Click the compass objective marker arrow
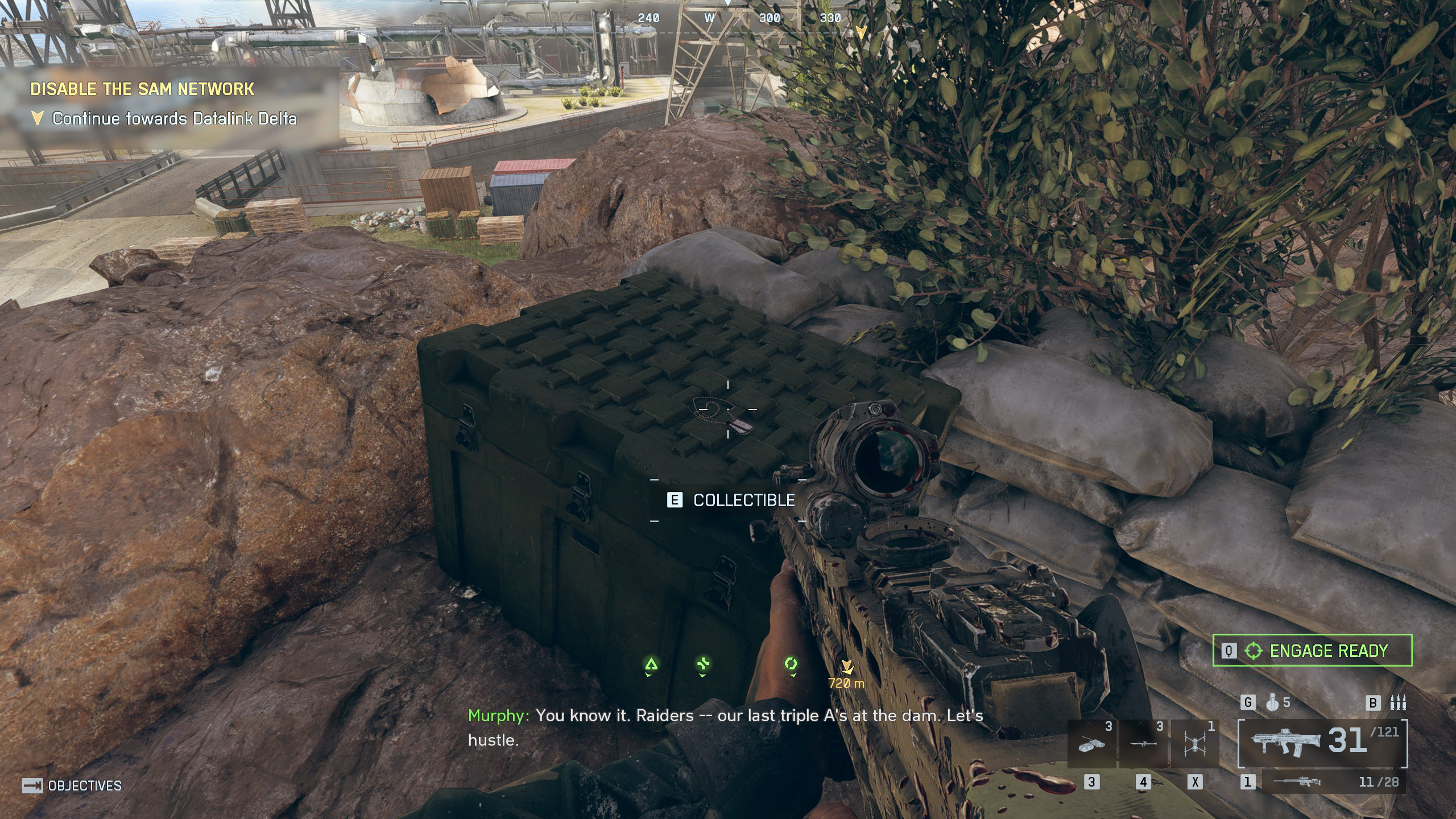1456x819 pixels. pyautogui.click(x=861, y=32)
